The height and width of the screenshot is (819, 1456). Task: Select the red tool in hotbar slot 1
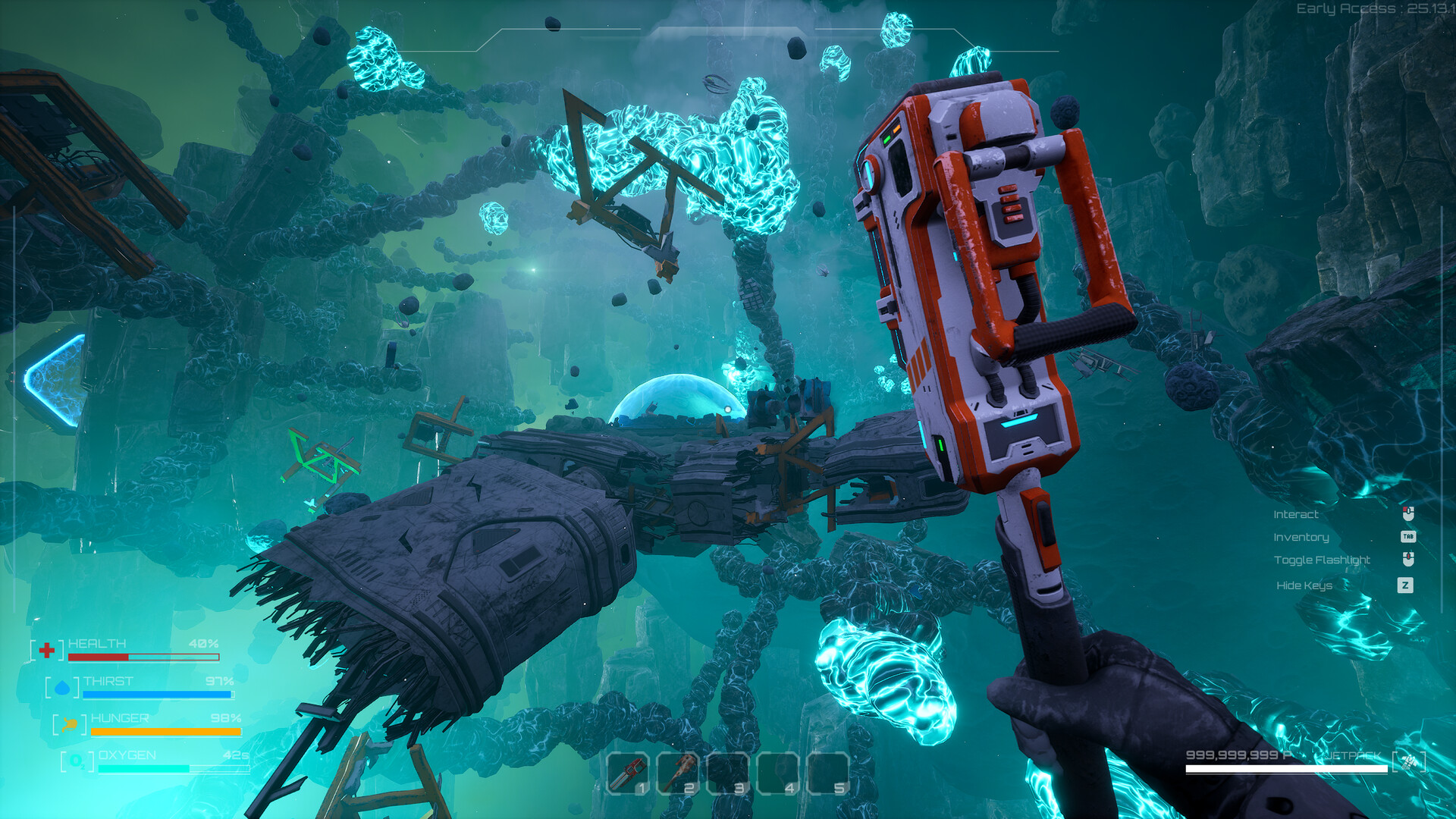pyautogui.click(x=628, y=773)
